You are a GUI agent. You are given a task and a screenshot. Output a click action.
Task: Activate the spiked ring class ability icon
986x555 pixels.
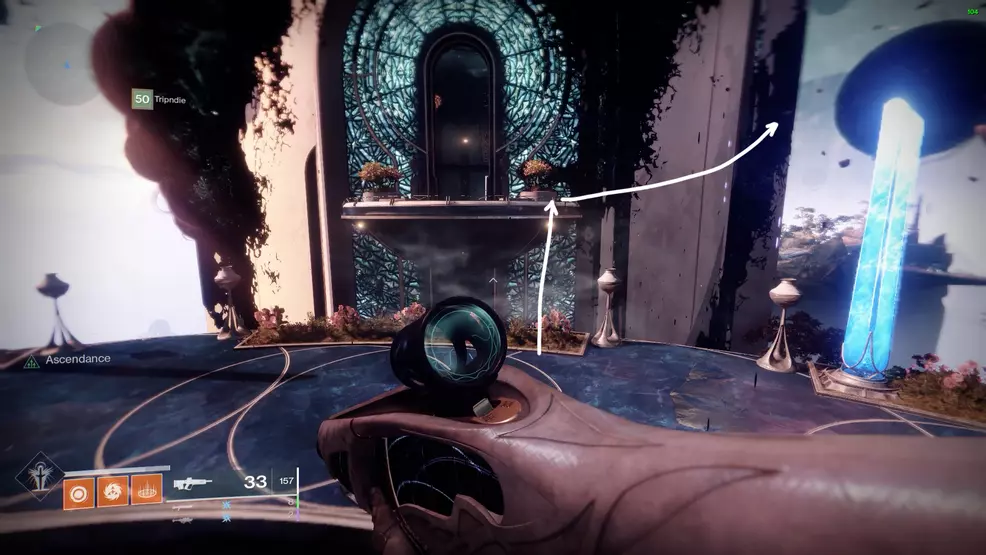tap(146, 491)
